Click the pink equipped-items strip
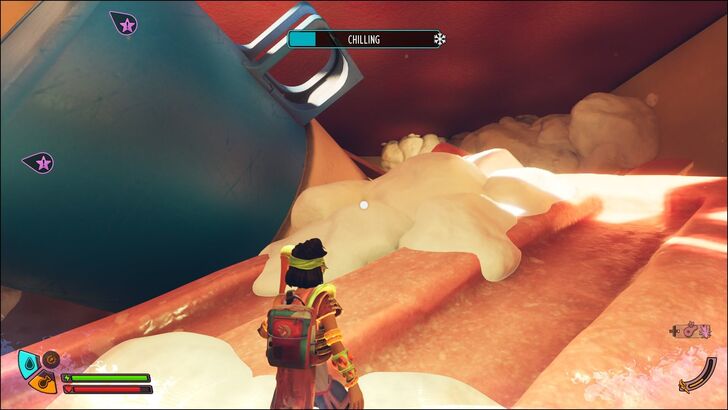Screen dimensions: 728x410 695,328
